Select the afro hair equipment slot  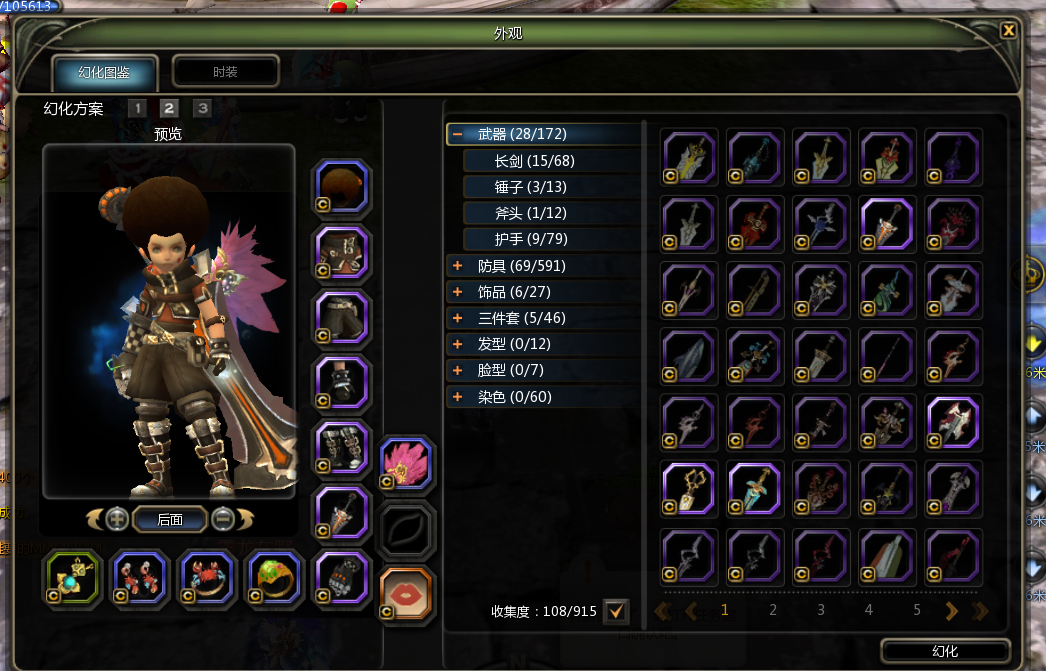[342, 187]
